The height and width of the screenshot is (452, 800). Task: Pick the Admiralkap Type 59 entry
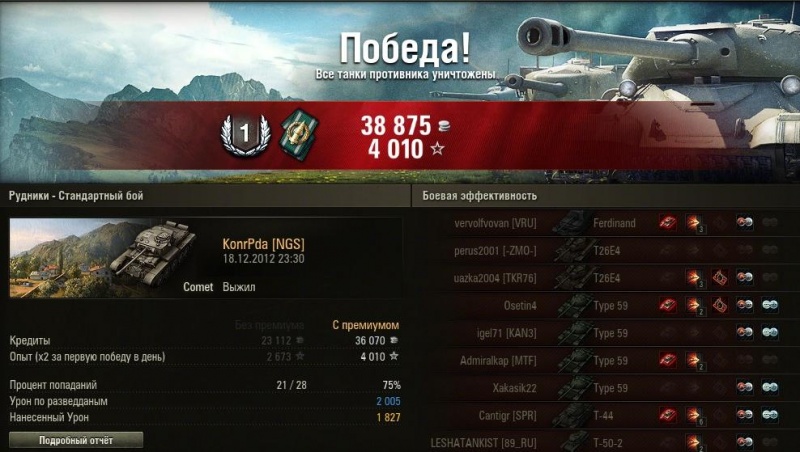point(600,359)
